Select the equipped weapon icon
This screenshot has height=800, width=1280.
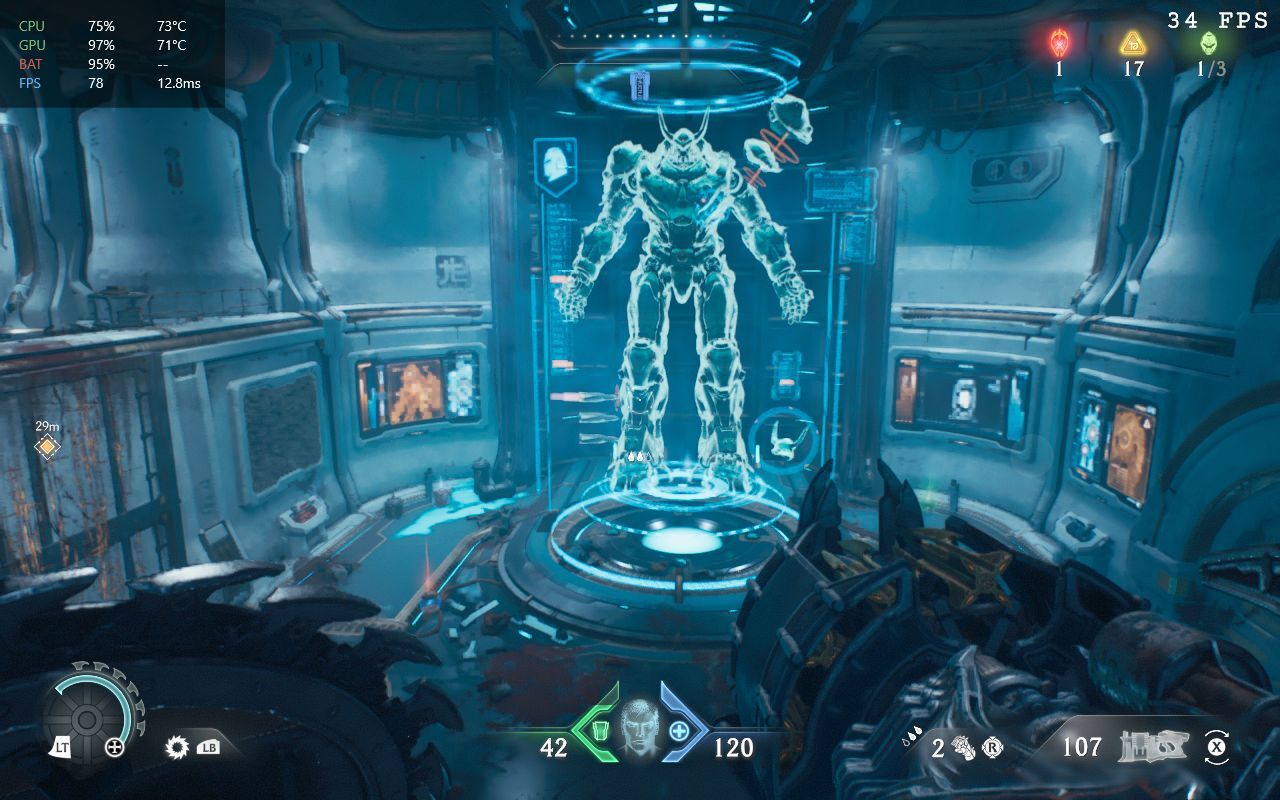[1152, 746]
